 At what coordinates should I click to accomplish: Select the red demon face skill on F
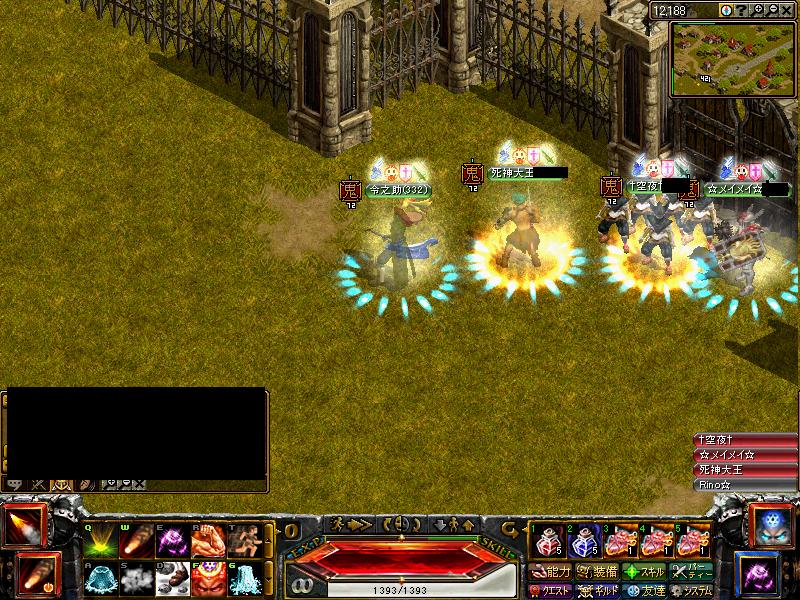pyautogui.click(x=207, y=576)
